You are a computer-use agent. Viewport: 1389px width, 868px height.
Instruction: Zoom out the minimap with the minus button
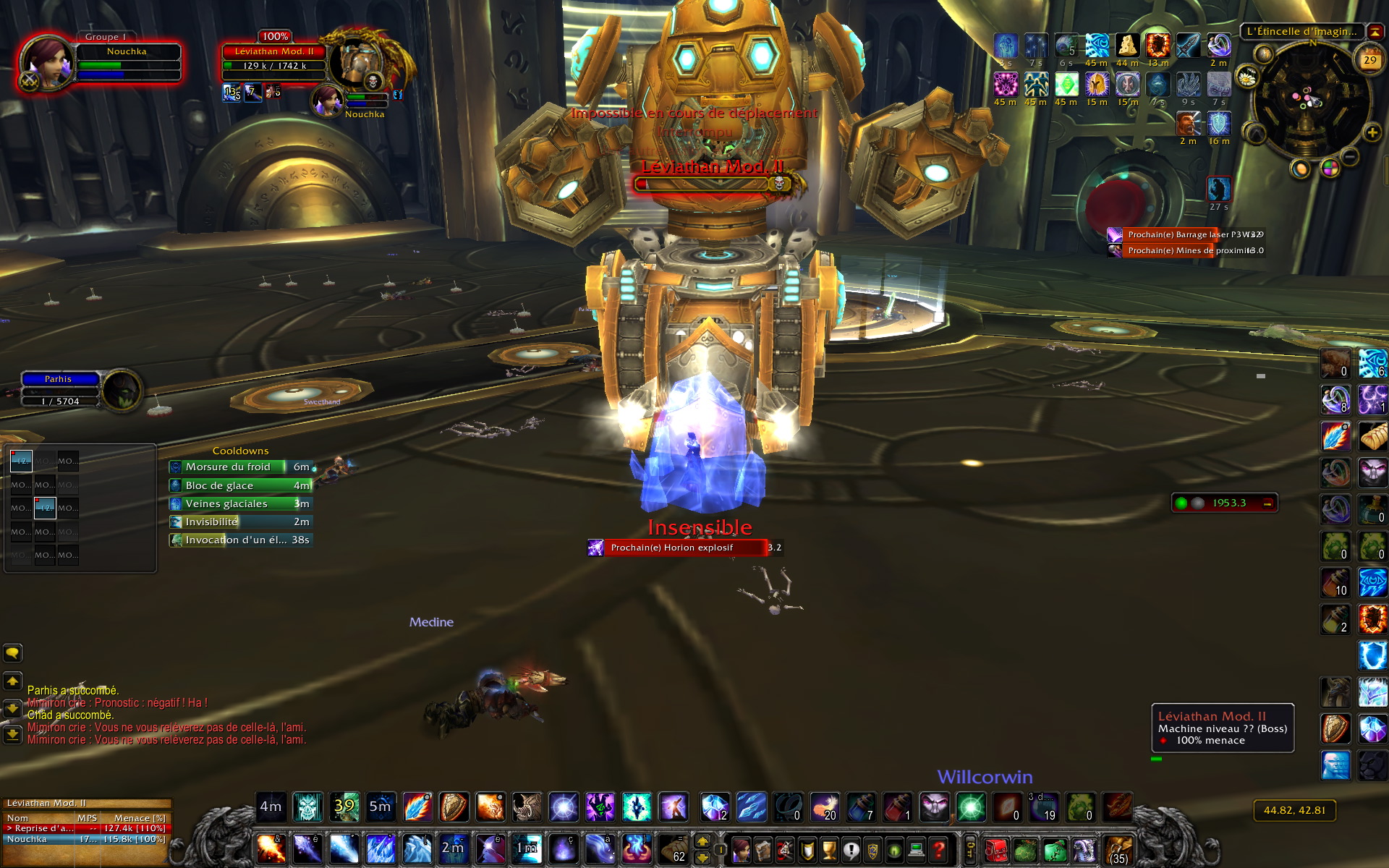1350,156
